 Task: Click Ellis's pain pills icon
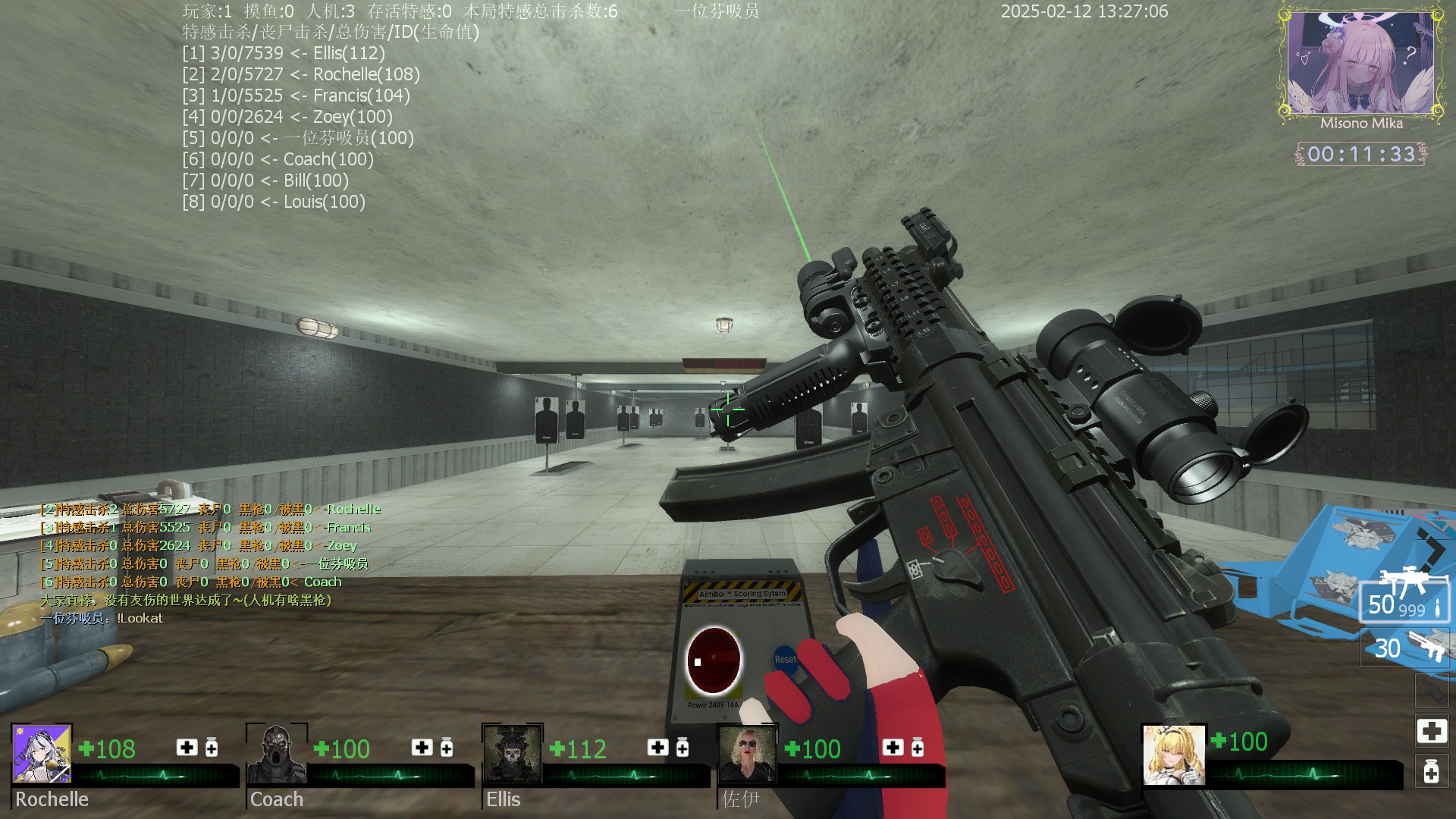[x=682, y=748]
